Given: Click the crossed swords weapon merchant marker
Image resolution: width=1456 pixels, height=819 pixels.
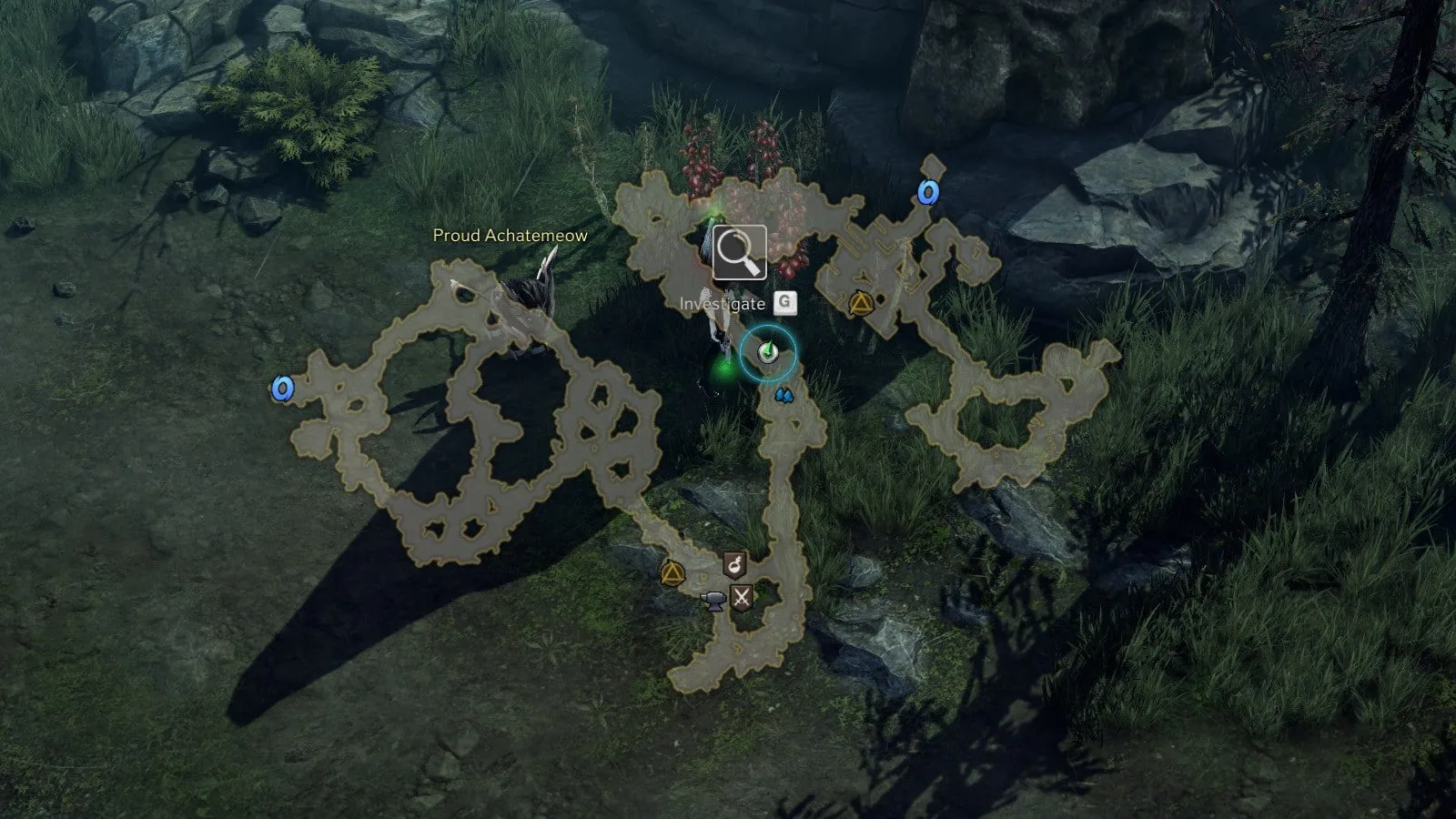Looking at the screenshot, I should click(x=743, y=598).
